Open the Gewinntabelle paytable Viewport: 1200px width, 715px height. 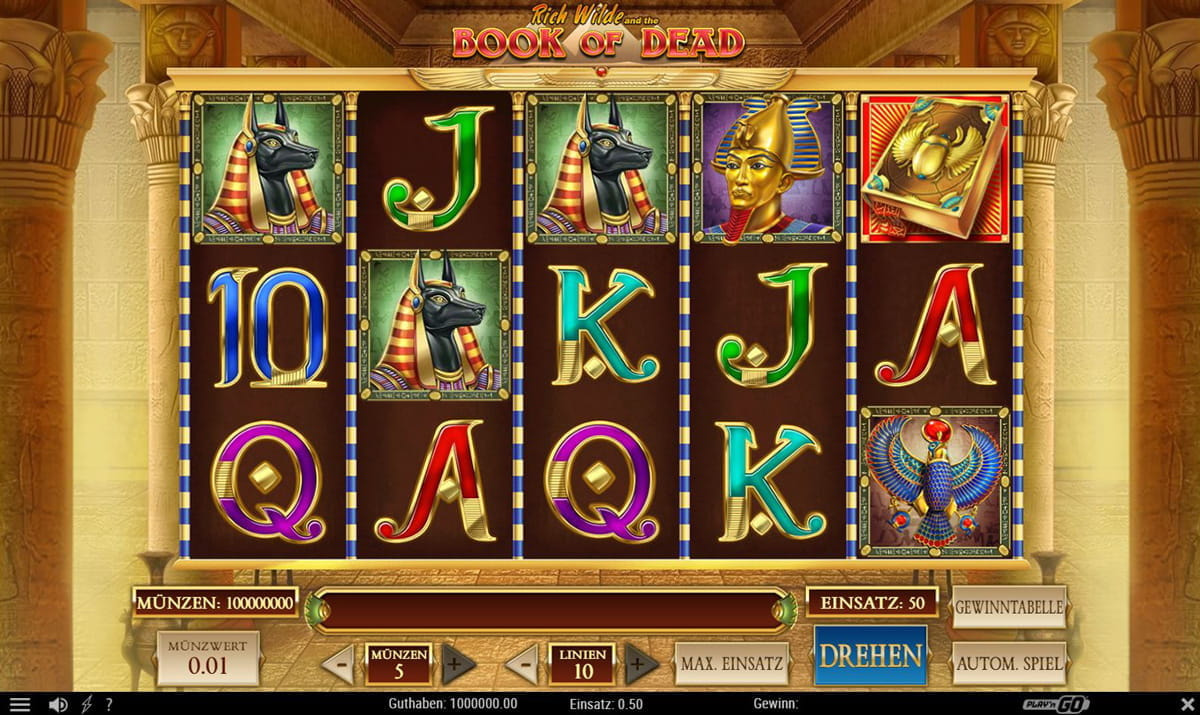tap(1009, 607)
